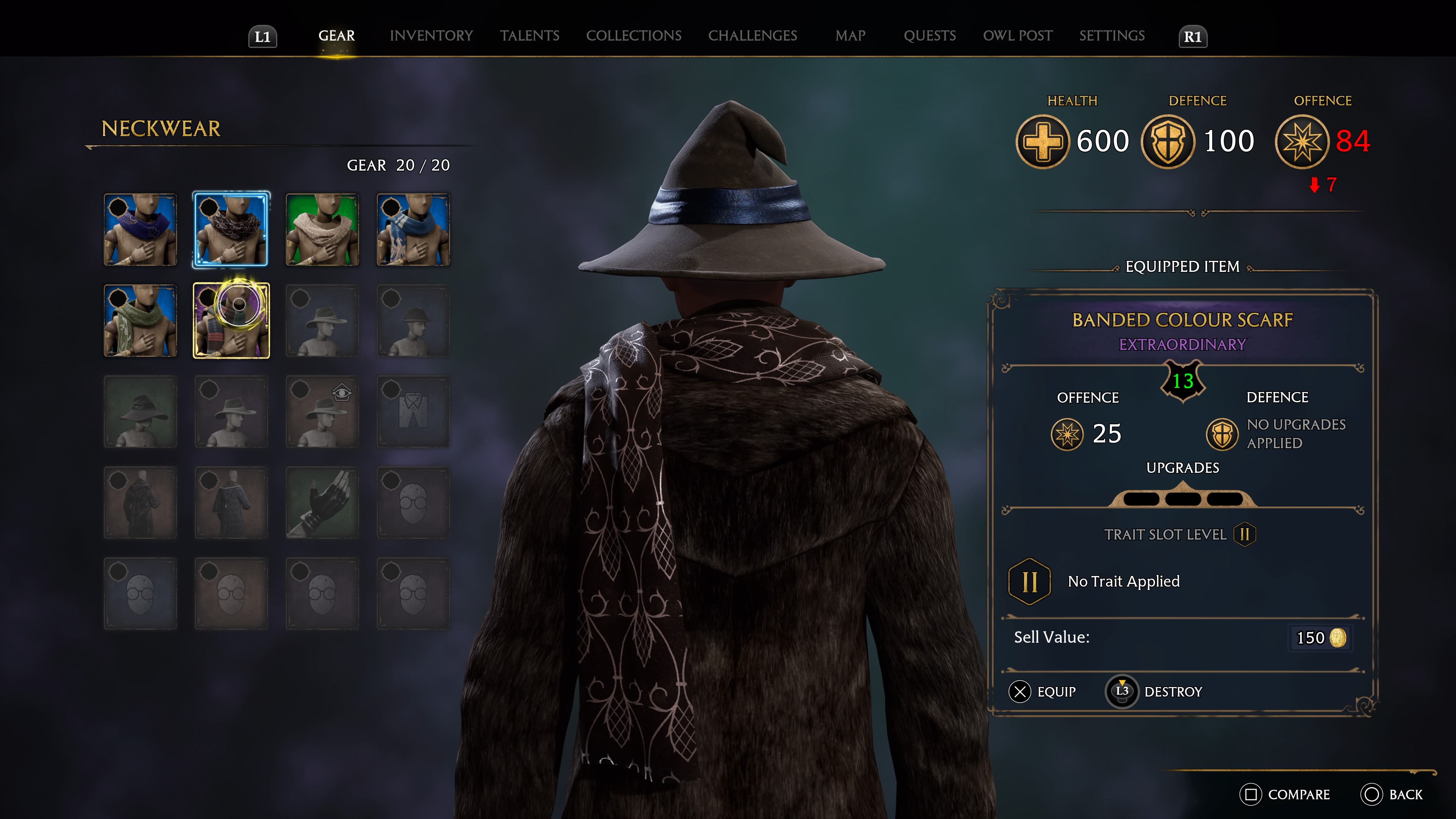Switch to the Talents tab
The image size is (1456, 819).
pos(530,36)
